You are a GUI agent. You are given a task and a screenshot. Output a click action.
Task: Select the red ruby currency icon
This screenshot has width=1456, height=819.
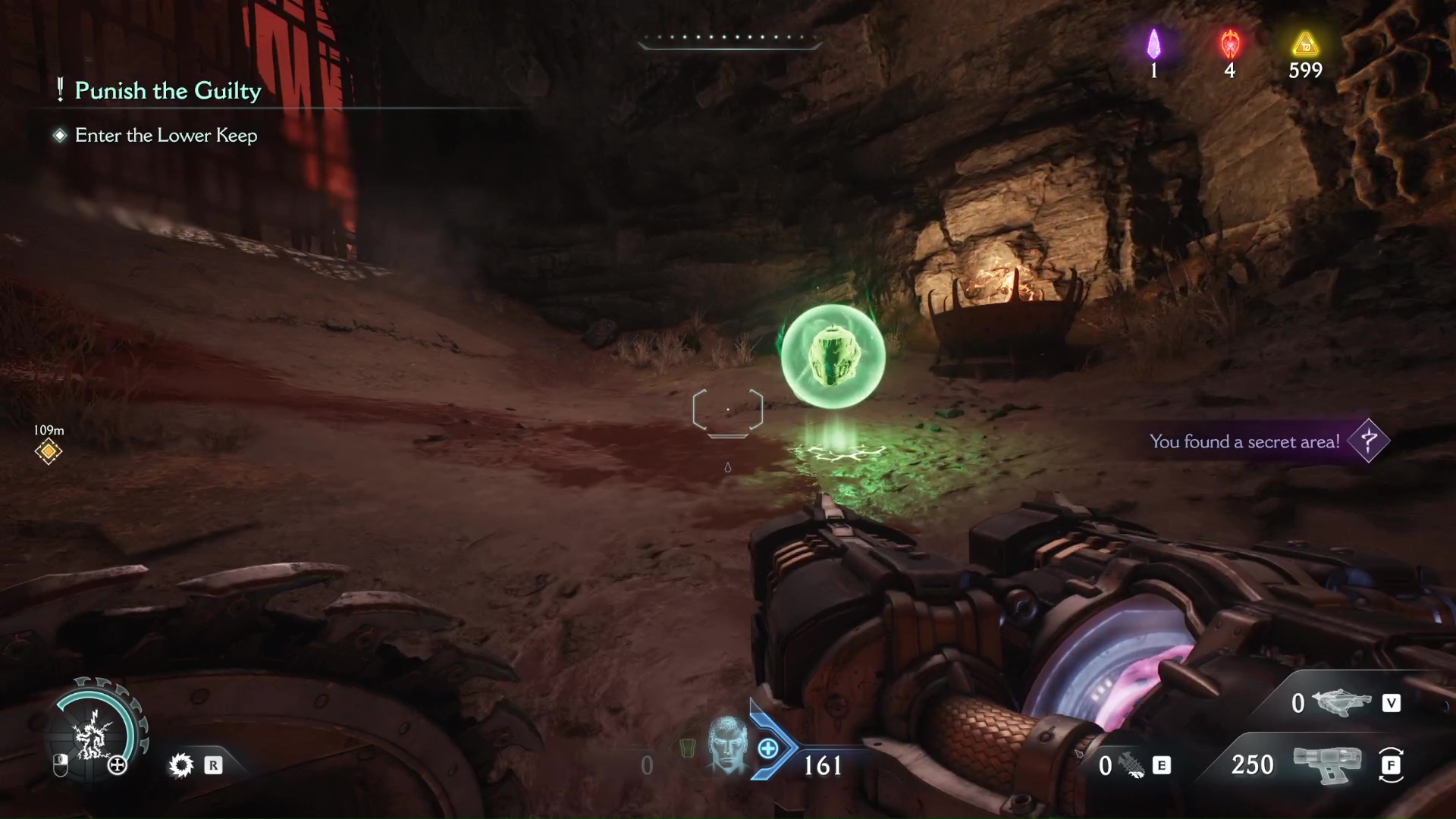(x=1230, y=45)
